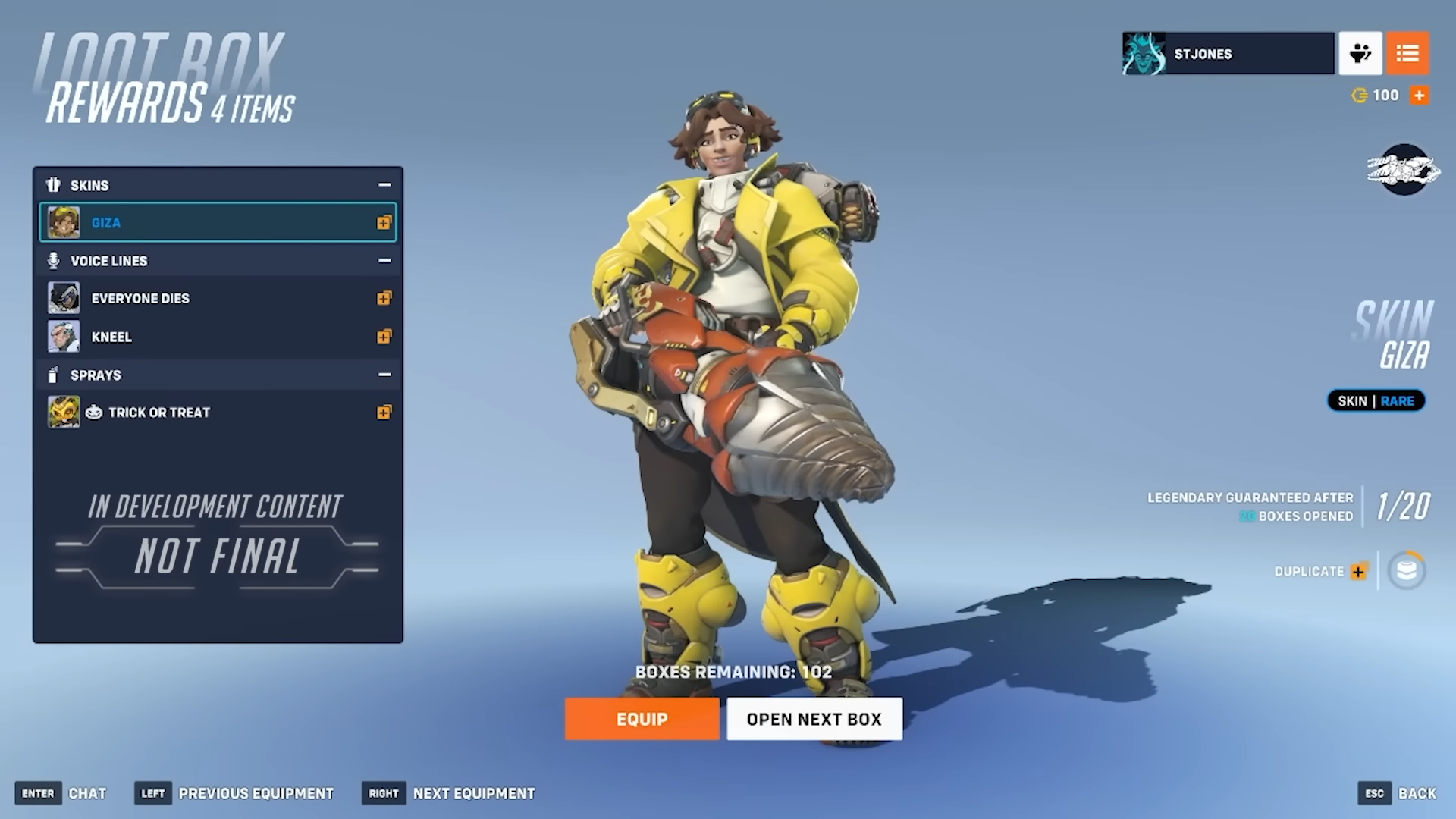
Task: Choose the Kneel voice line reward
Action: (218, 337)
